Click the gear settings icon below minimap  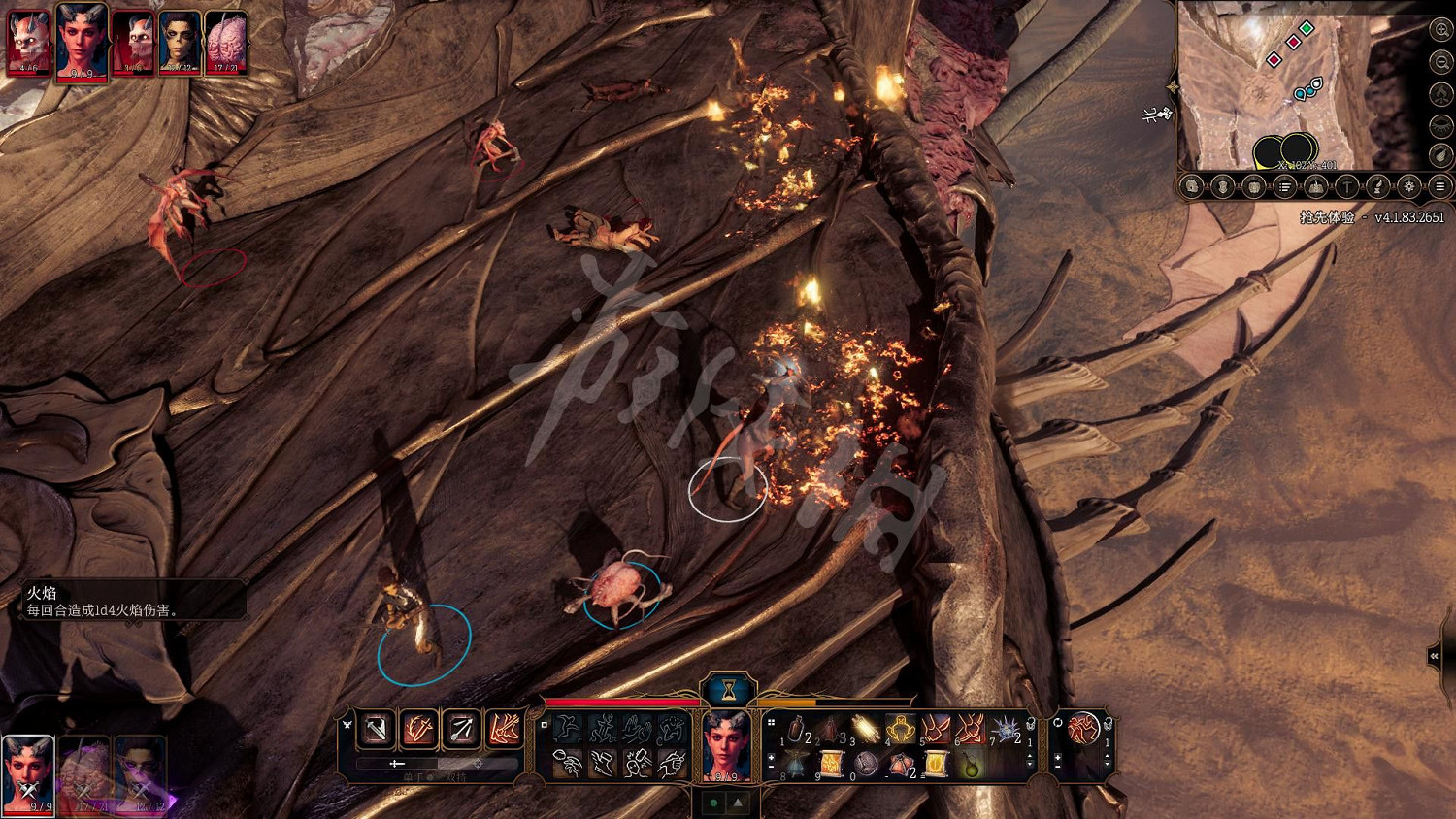[1408, 186]
